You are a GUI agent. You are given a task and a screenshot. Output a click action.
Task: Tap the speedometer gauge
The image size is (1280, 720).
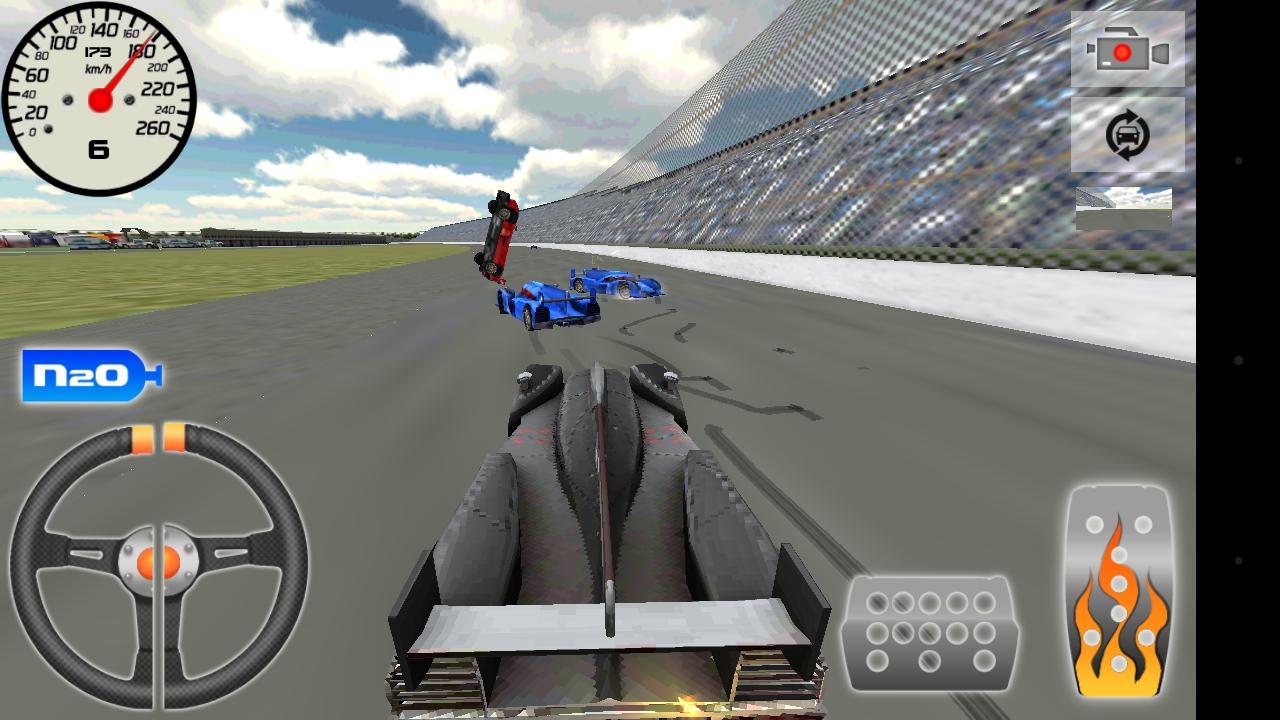tap(100, 95)
